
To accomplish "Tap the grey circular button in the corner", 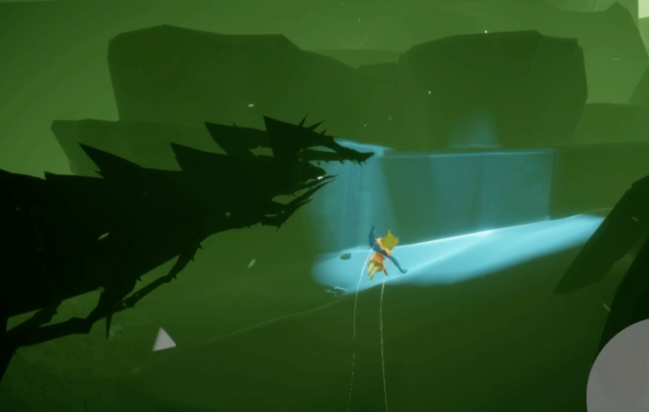I will click(x=622, y=377).
